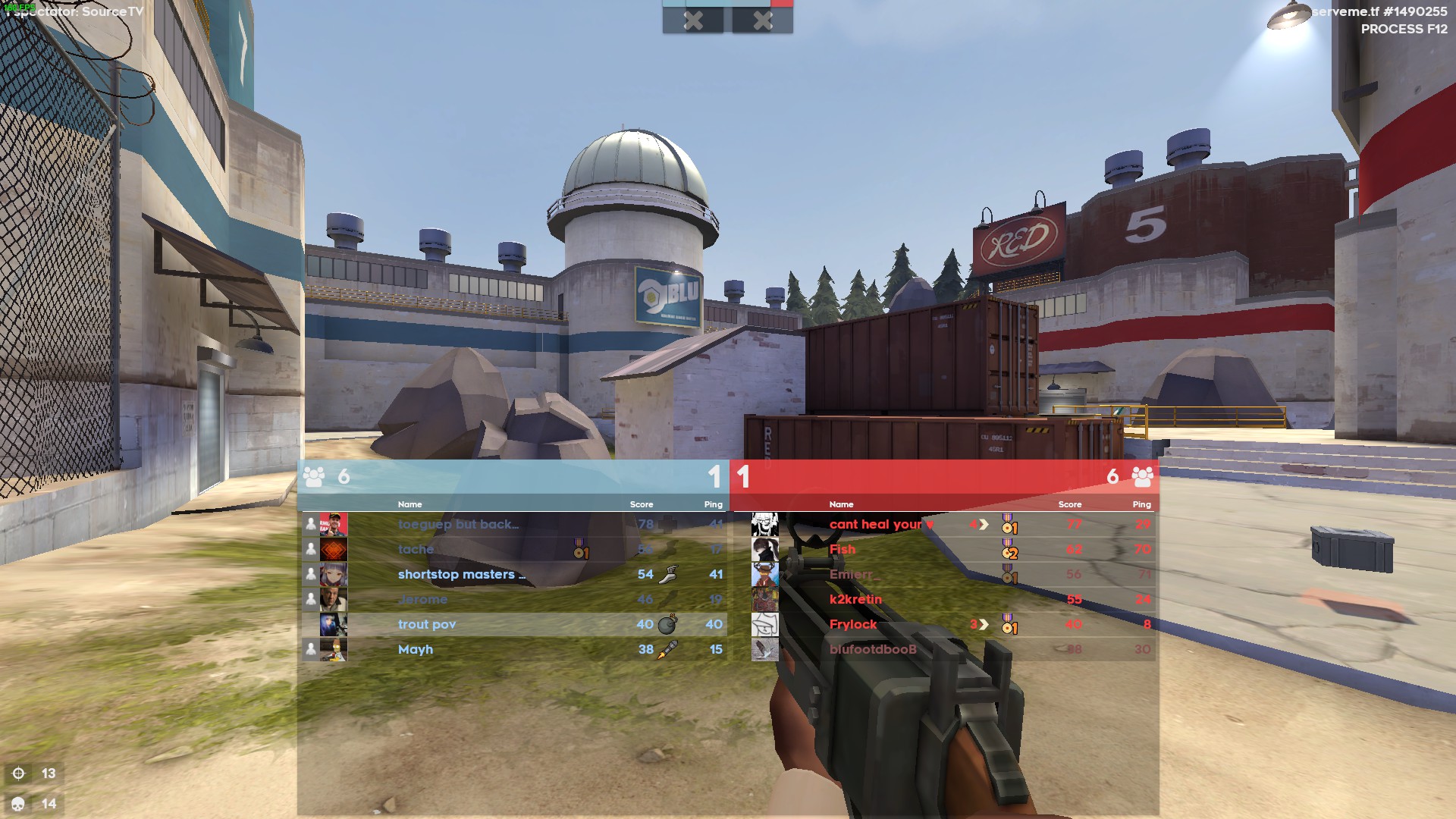The image size is (1456, 819).
Task: Choose k2kretin in the RED list
Action: coord(855,599)
